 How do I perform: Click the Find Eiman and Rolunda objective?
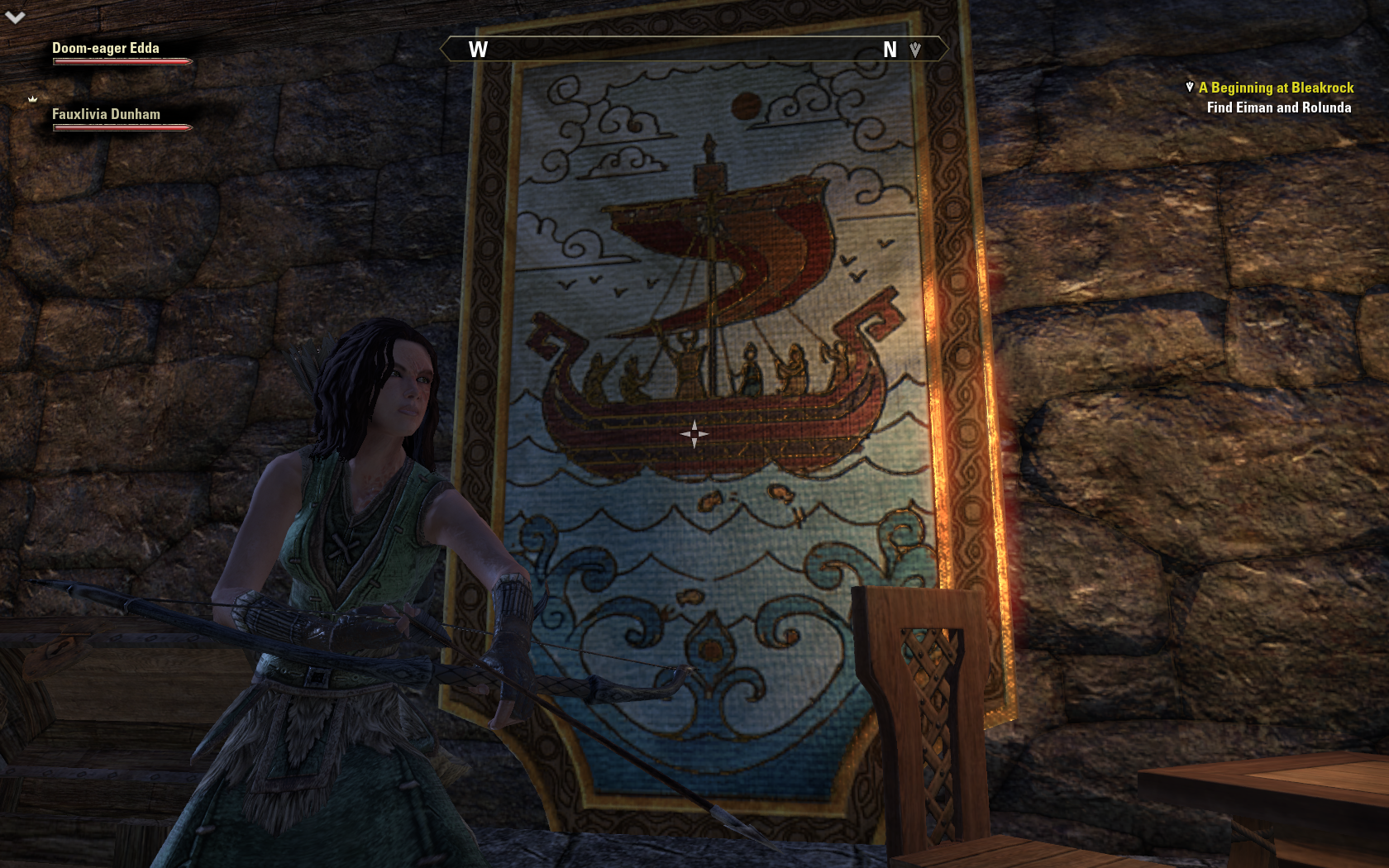[1278, 107]
